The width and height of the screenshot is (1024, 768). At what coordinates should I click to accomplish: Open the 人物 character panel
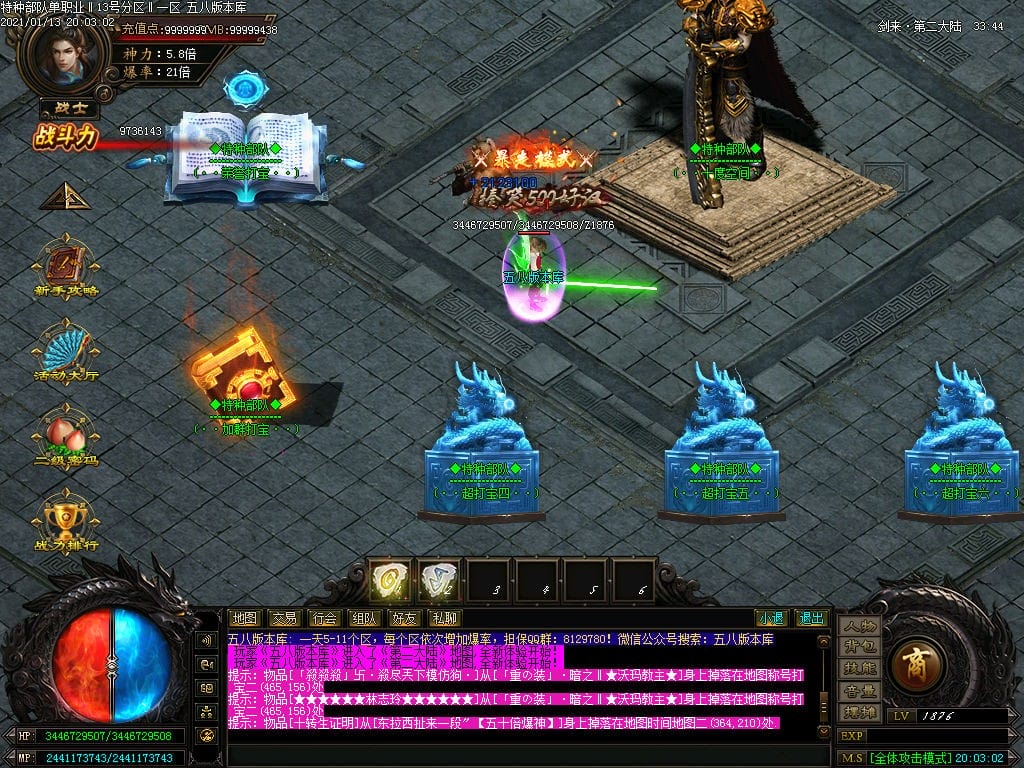click(x=859, y=625)
